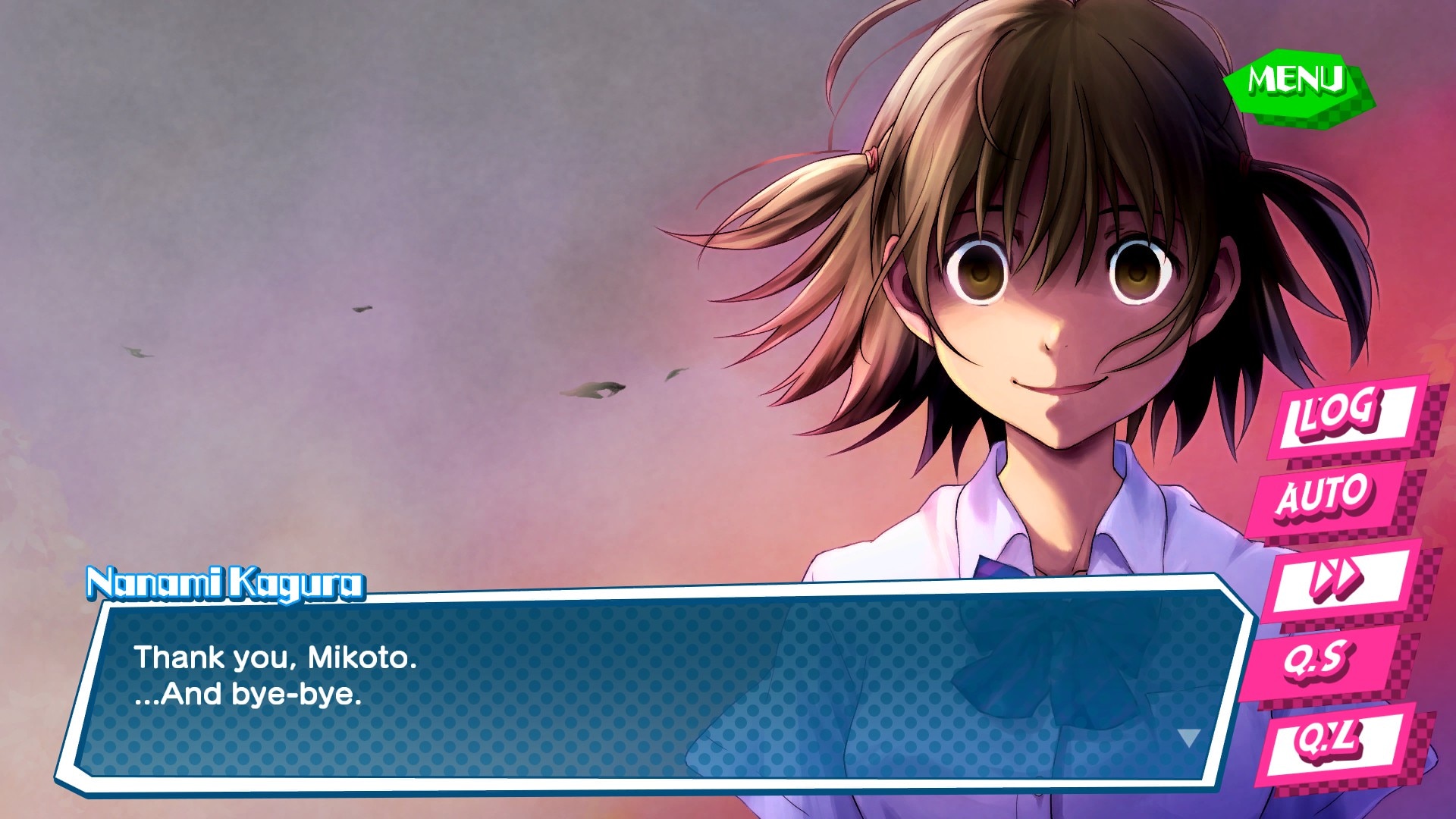Advance dialogue using the triangle arrow

coord(1188,737)
